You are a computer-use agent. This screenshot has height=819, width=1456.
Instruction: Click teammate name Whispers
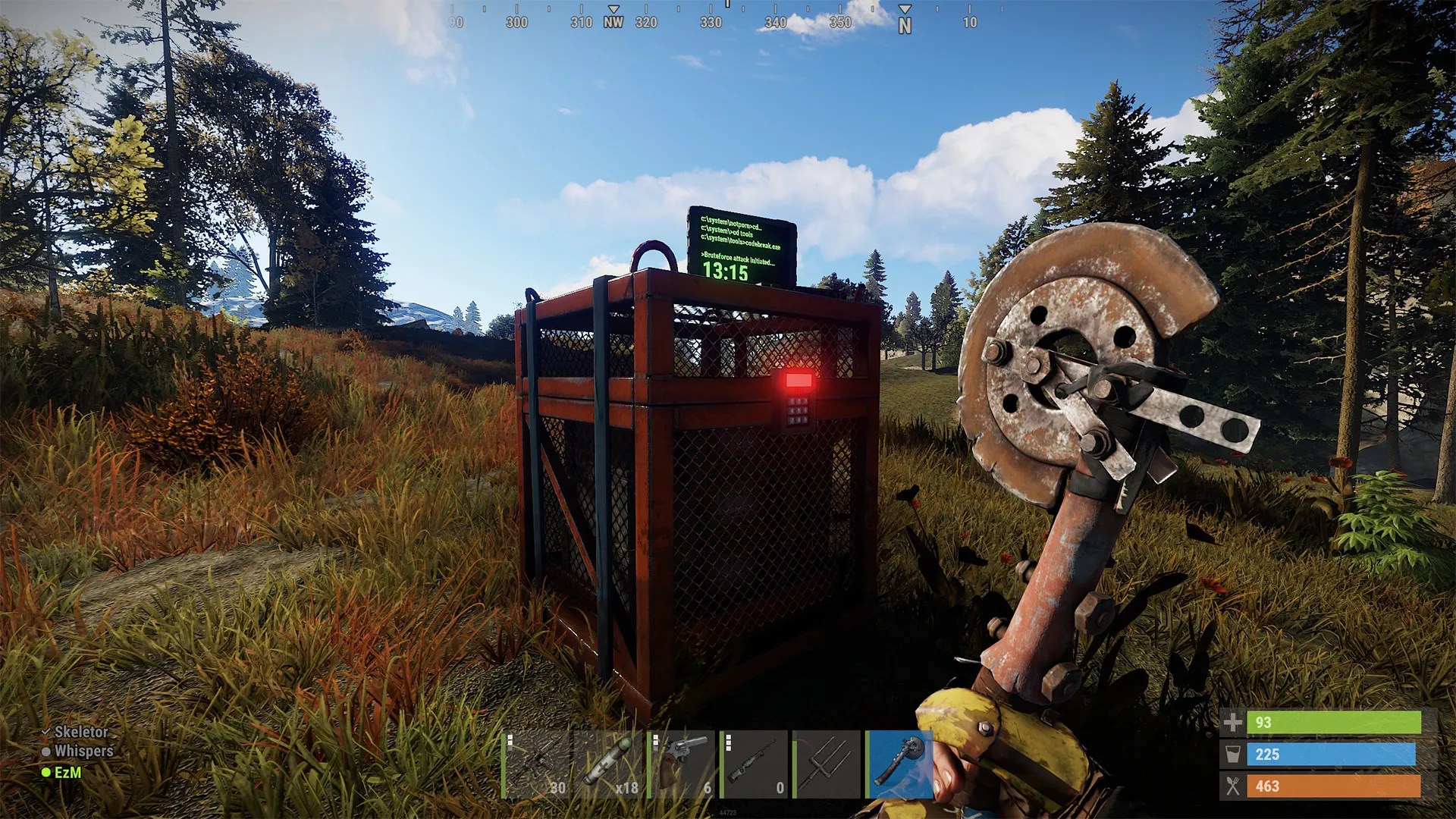[83, 752]
